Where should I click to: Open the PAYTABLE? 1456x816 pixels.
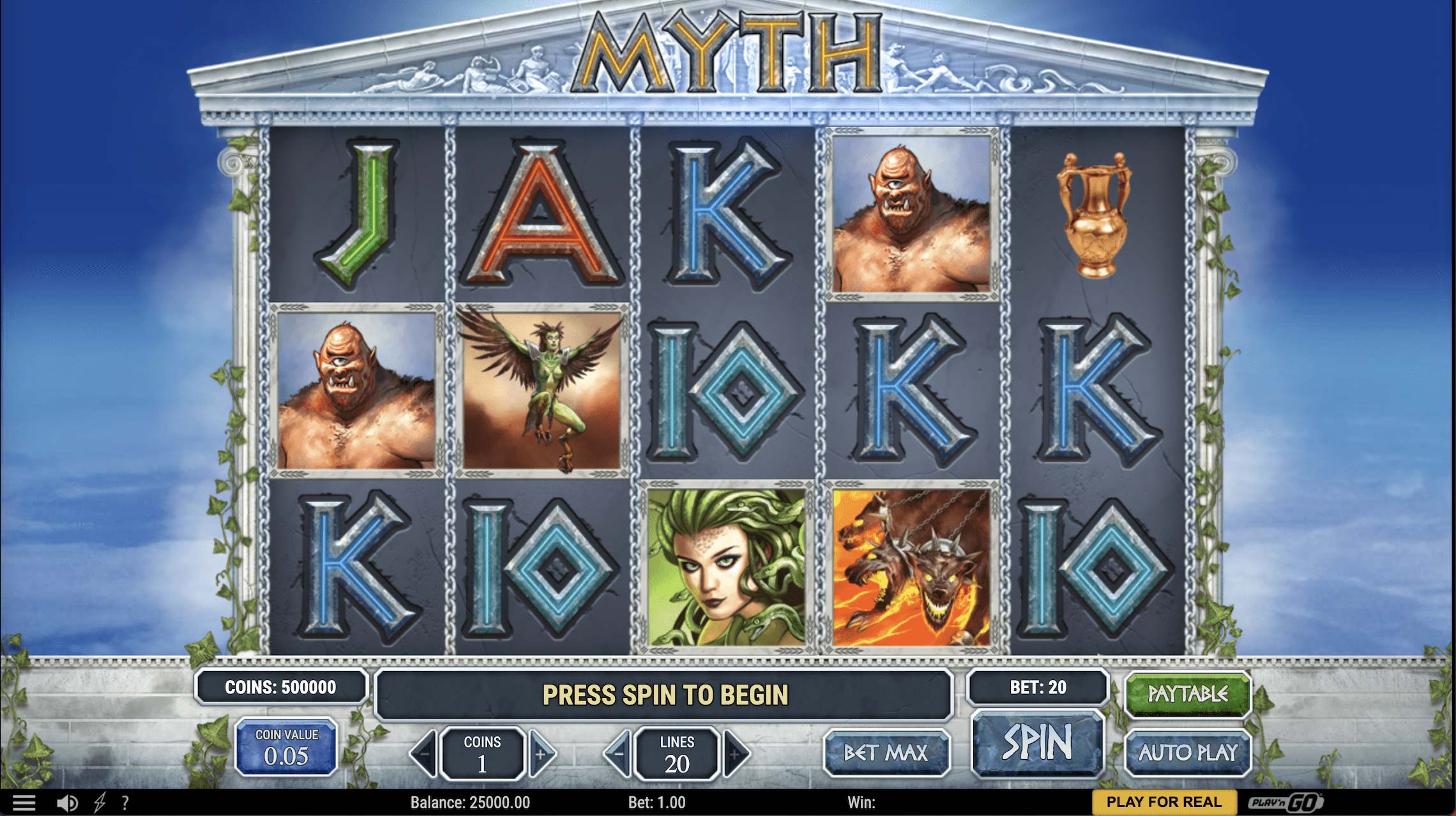[1187, 694]
